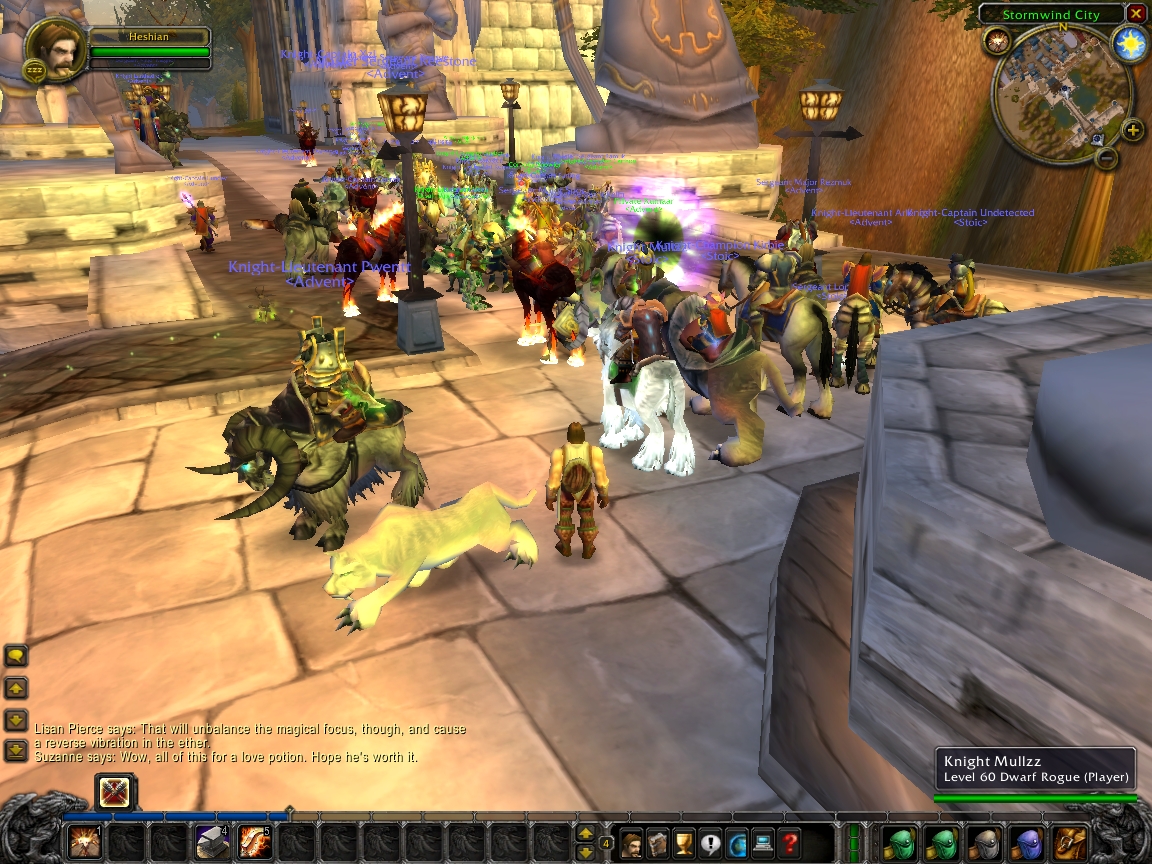
Task: Open the character info panel
Action: [x=633, y=843]
